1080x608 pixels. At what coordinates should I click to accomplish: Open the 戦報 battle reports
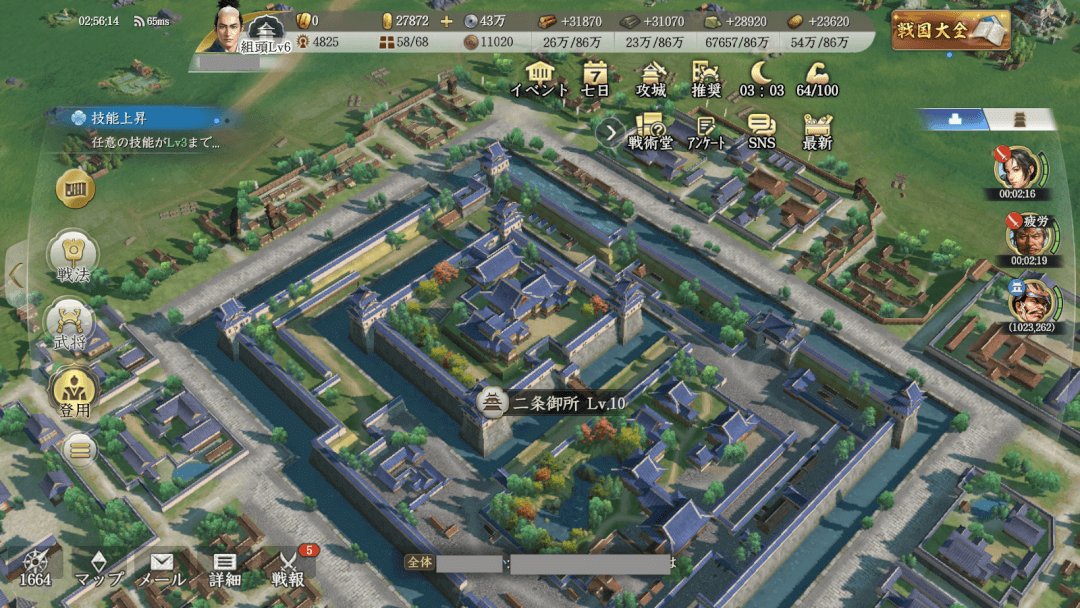tap(288, 569)
